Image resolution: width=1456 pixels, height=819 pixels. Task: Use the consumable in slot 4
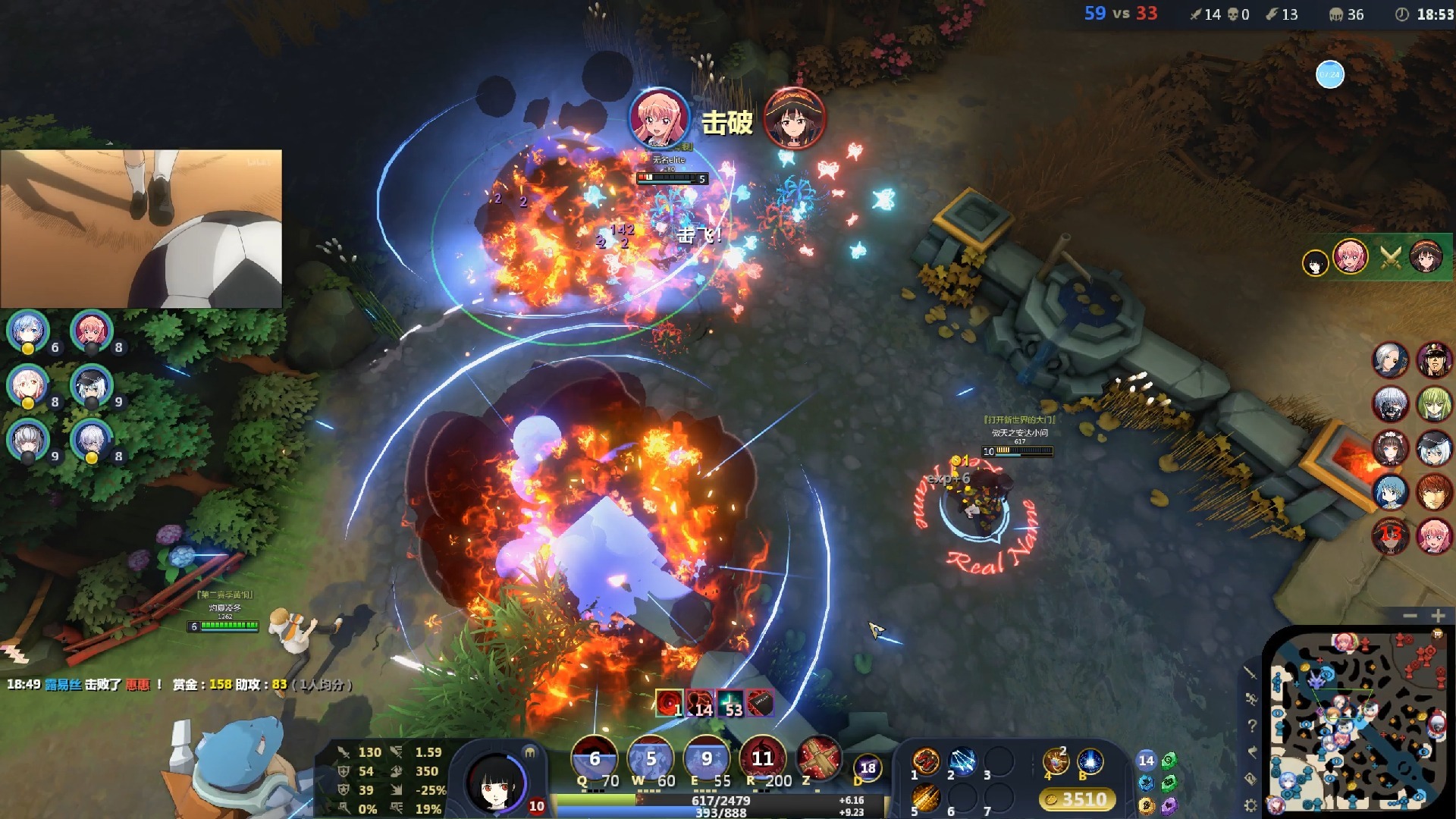1055,761
